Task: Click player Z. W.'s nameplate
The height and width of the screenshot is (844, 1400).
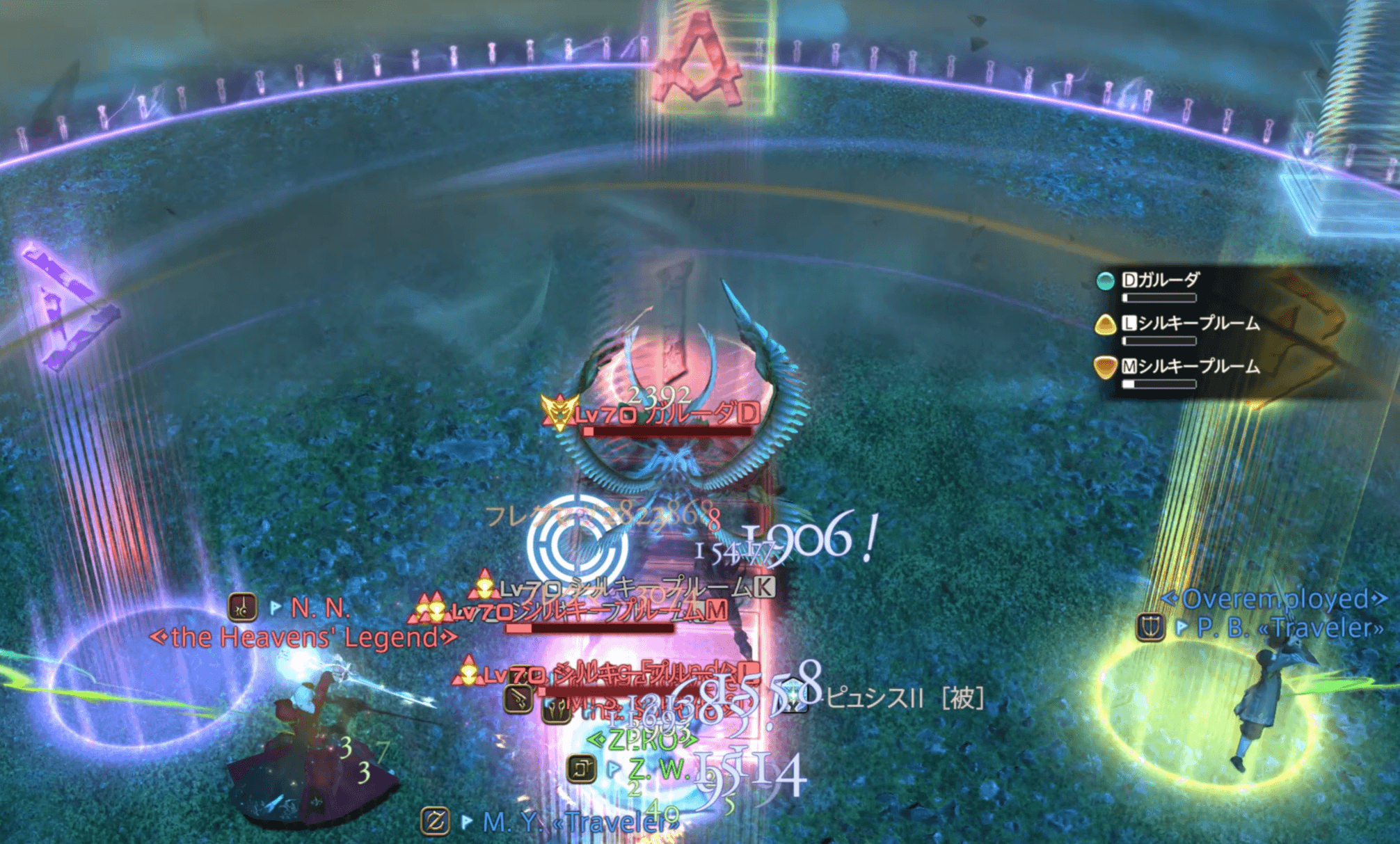Action: click(658, 768)
